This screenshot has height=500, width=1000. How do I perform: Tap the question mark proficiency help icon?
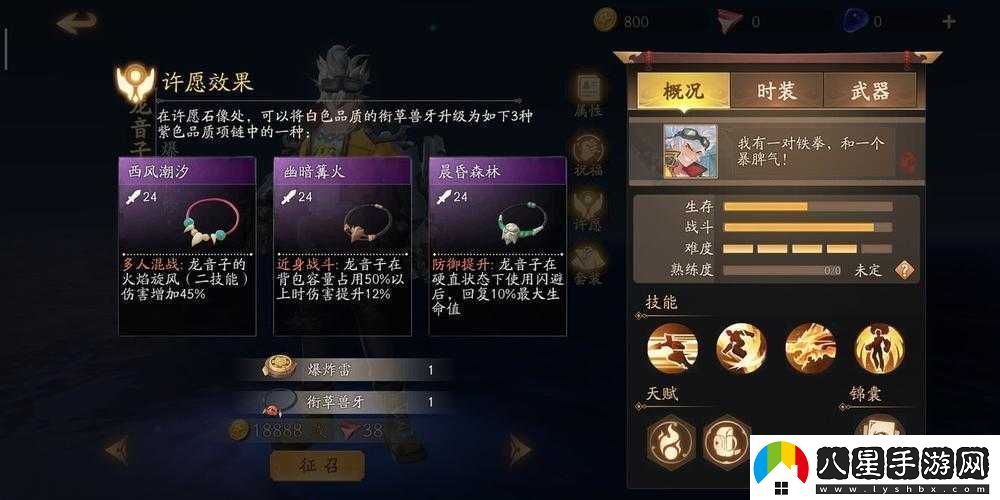[905, 270]
